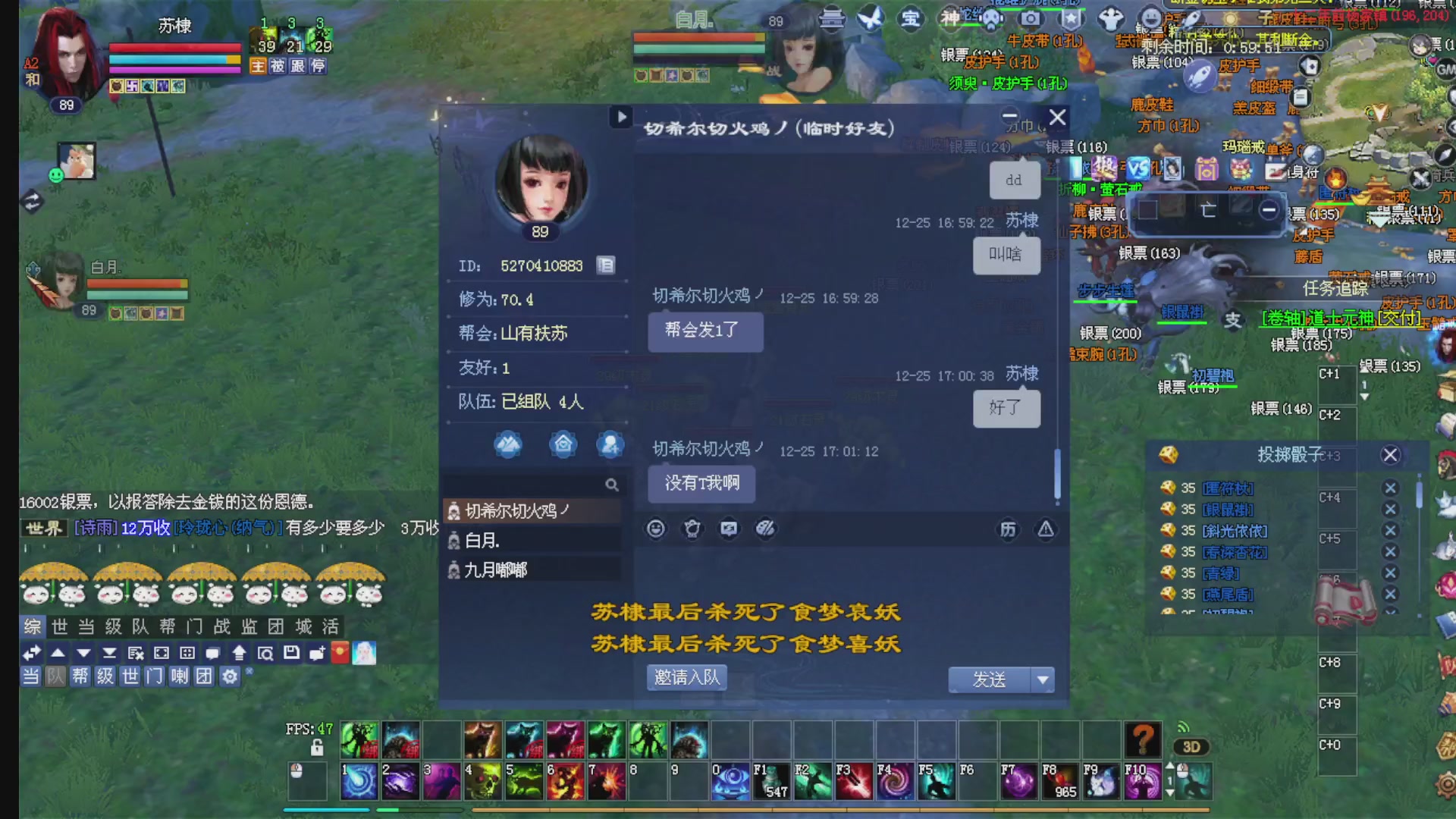Click the gear settings icon on the chat bar
Screen dimensions: 1456x819
click(229, 676)
